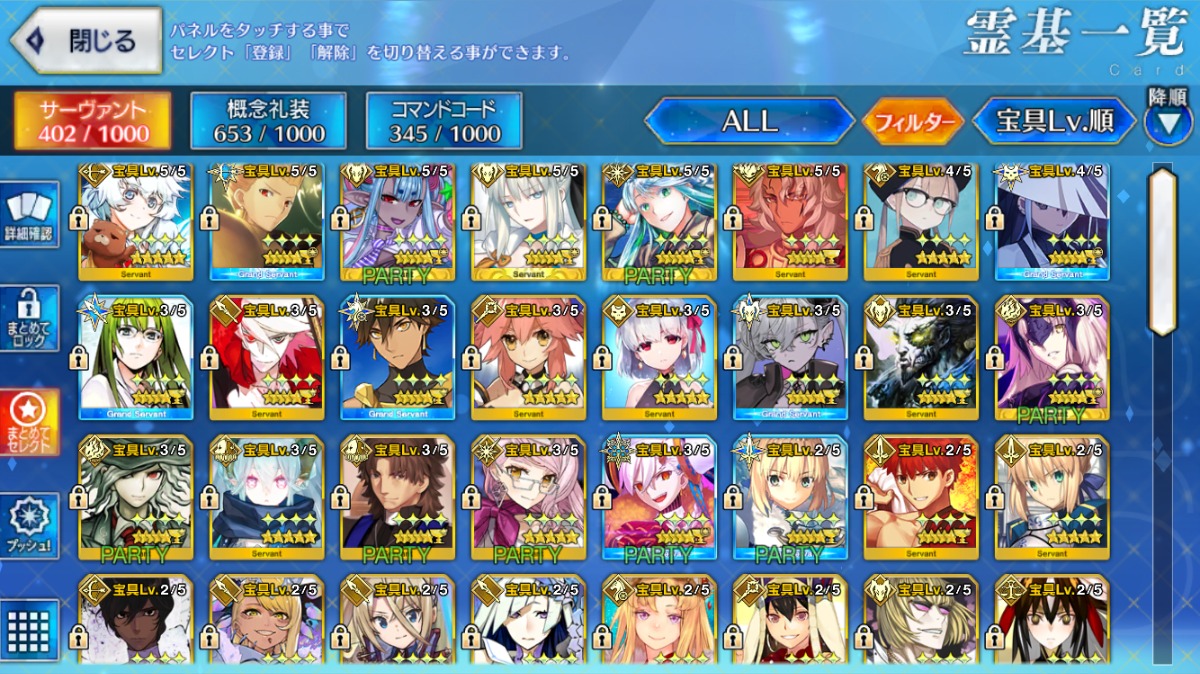Change the grid view layout
Screen dimensions: 1200x674
tap(30, 630)
